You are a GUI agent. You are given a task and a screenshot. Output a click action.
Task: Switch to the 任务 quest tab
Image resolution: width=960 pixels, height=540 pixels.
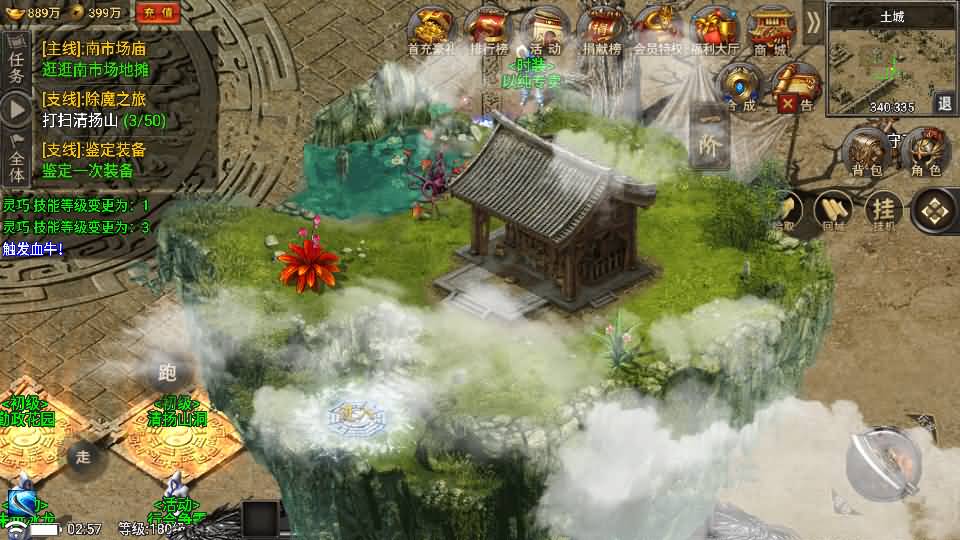[x=15, y=67]
